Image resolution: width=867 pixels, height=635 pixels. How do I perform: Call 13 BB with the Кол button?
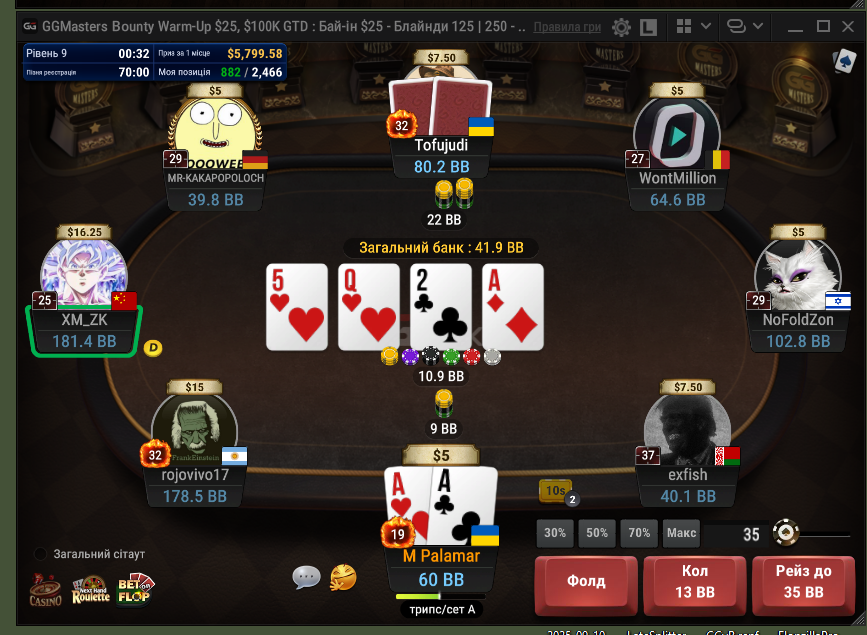pyautogui.click(x=695, y=580)
